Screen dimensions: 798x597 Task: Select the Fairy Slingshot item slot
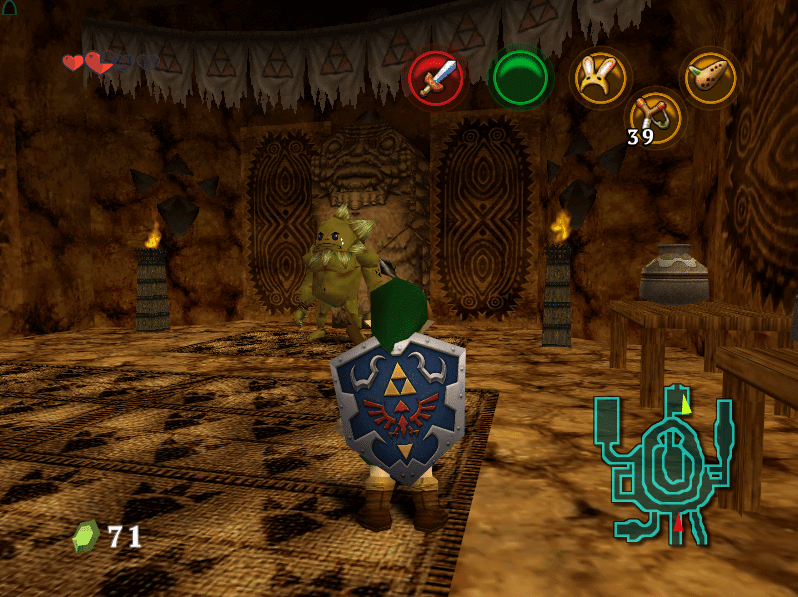pyautogui.click(x=655, y=117)
